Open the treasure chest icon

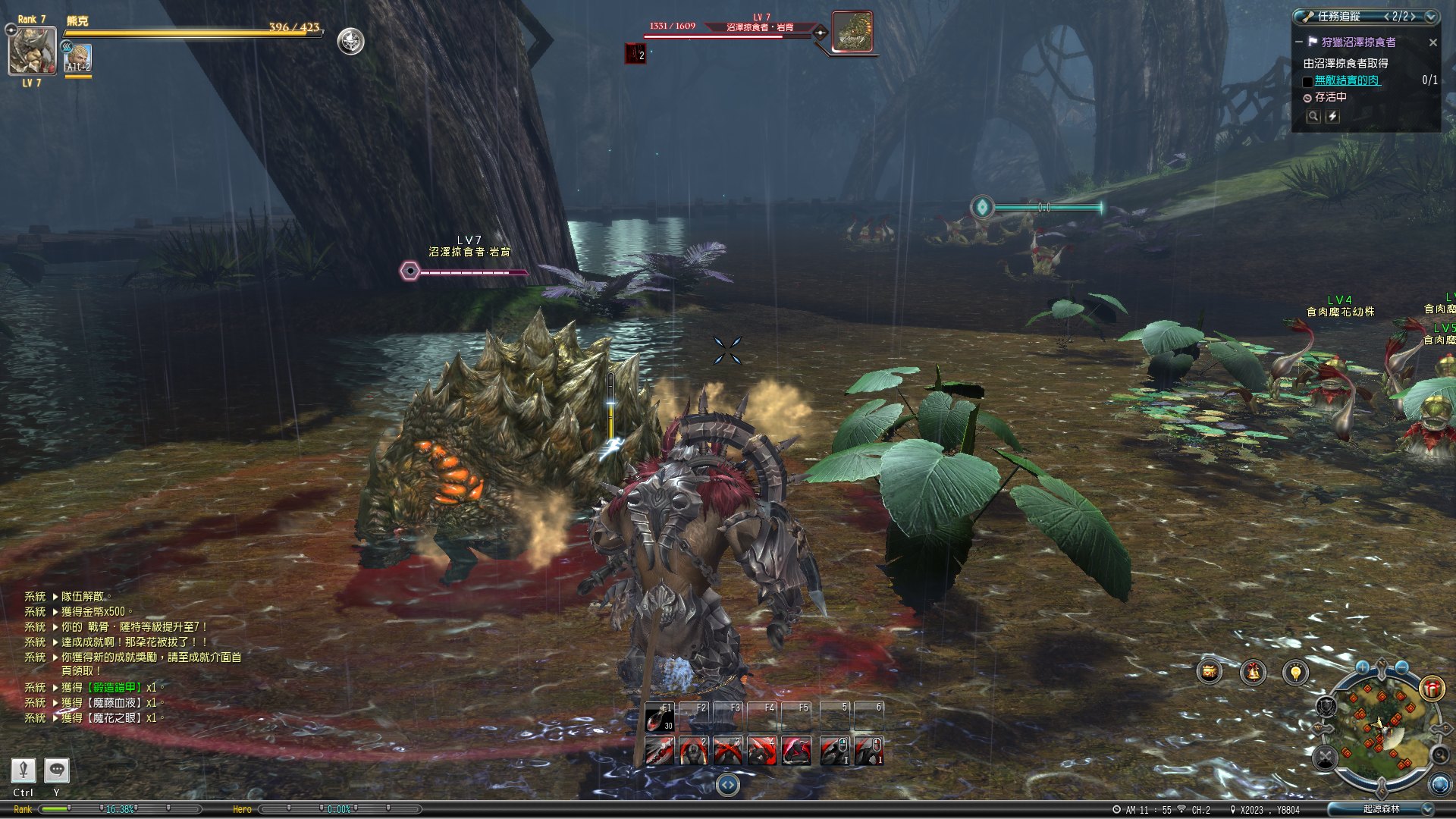click(1210, 672)
